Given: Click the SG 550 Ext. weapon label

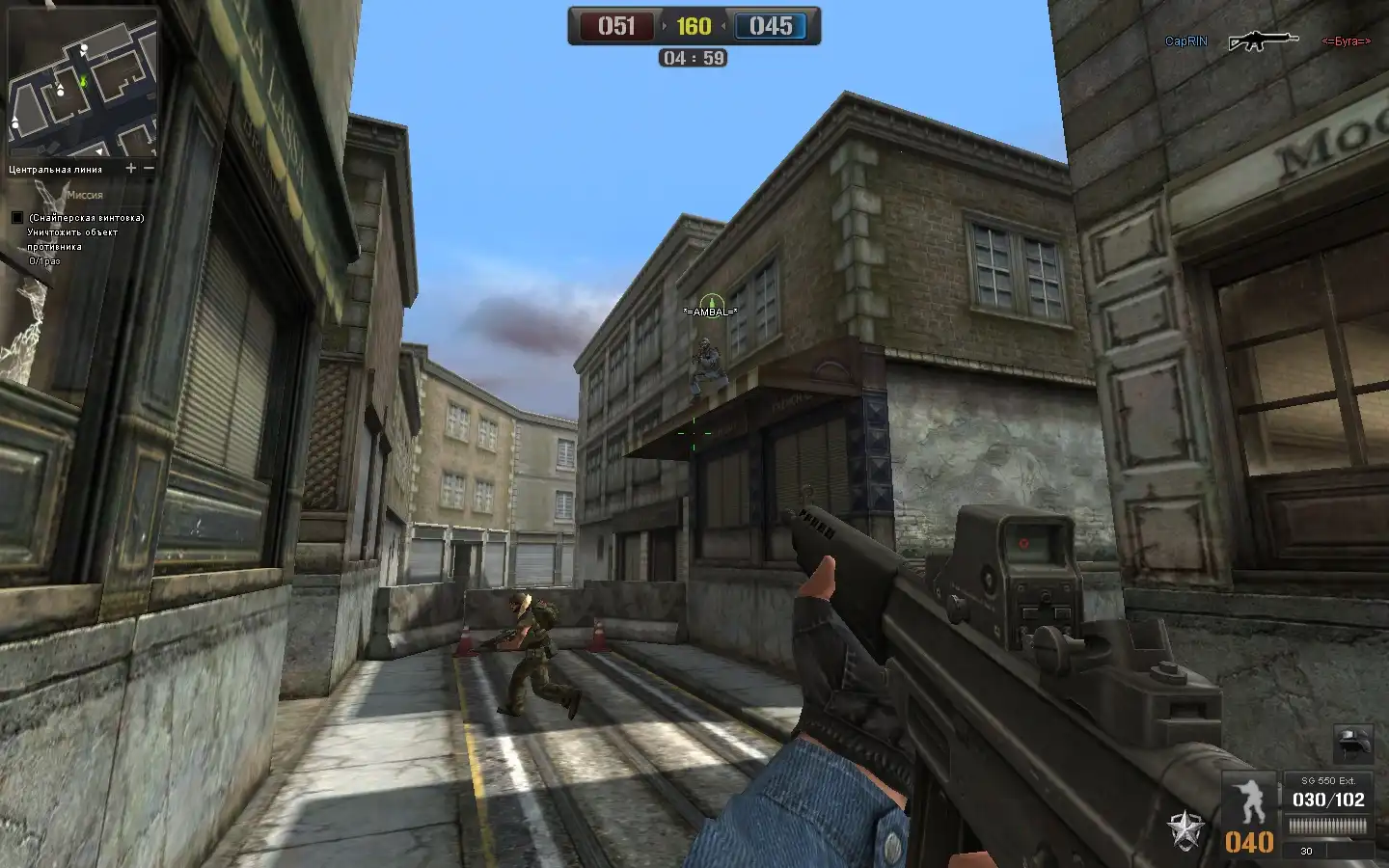Looking at the screenshot, I should point(1328,780).
